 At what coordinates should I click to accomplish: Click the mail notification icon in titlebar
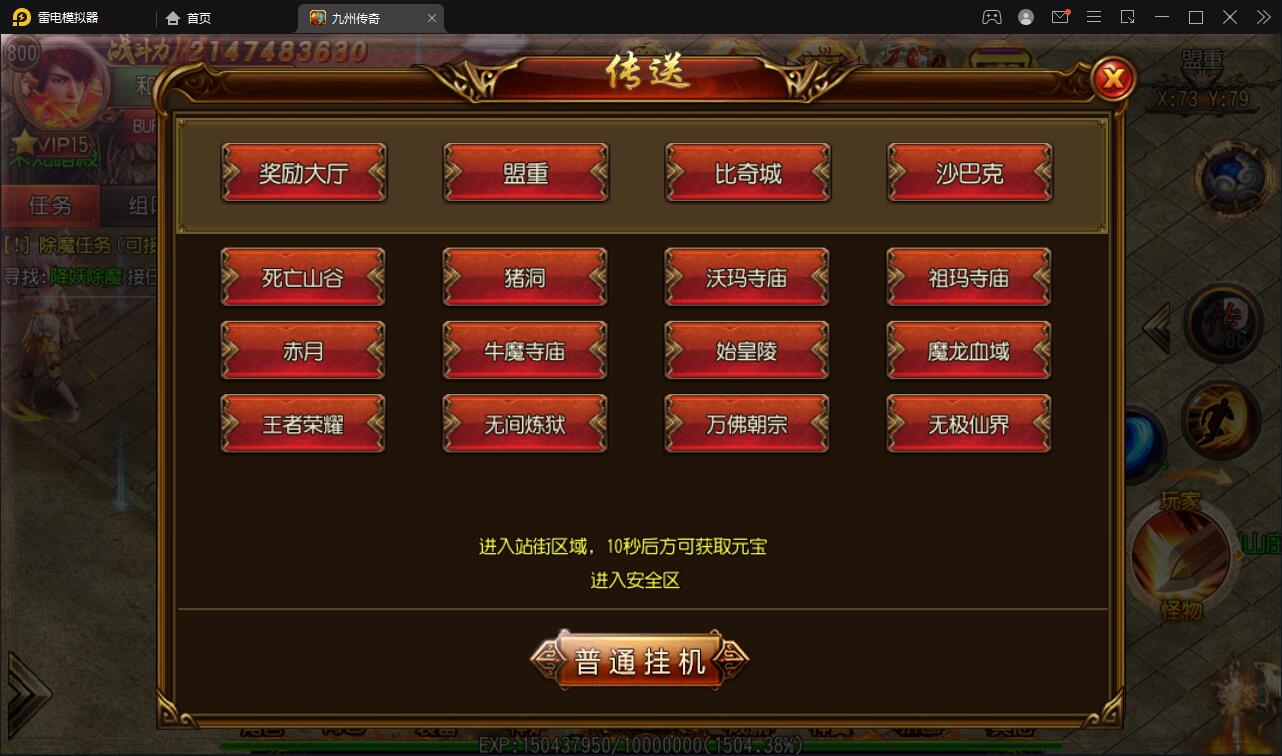pos(1059,17)
